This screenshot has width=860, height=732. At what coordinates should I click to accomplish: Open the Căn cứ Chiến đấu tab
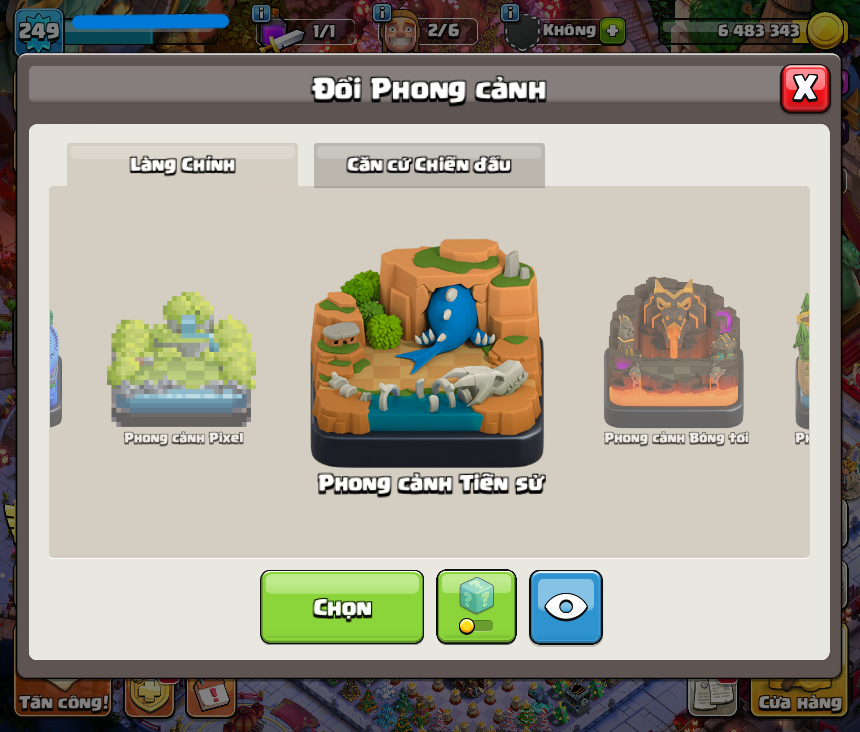pyautogui.click(x=429, y=165)
